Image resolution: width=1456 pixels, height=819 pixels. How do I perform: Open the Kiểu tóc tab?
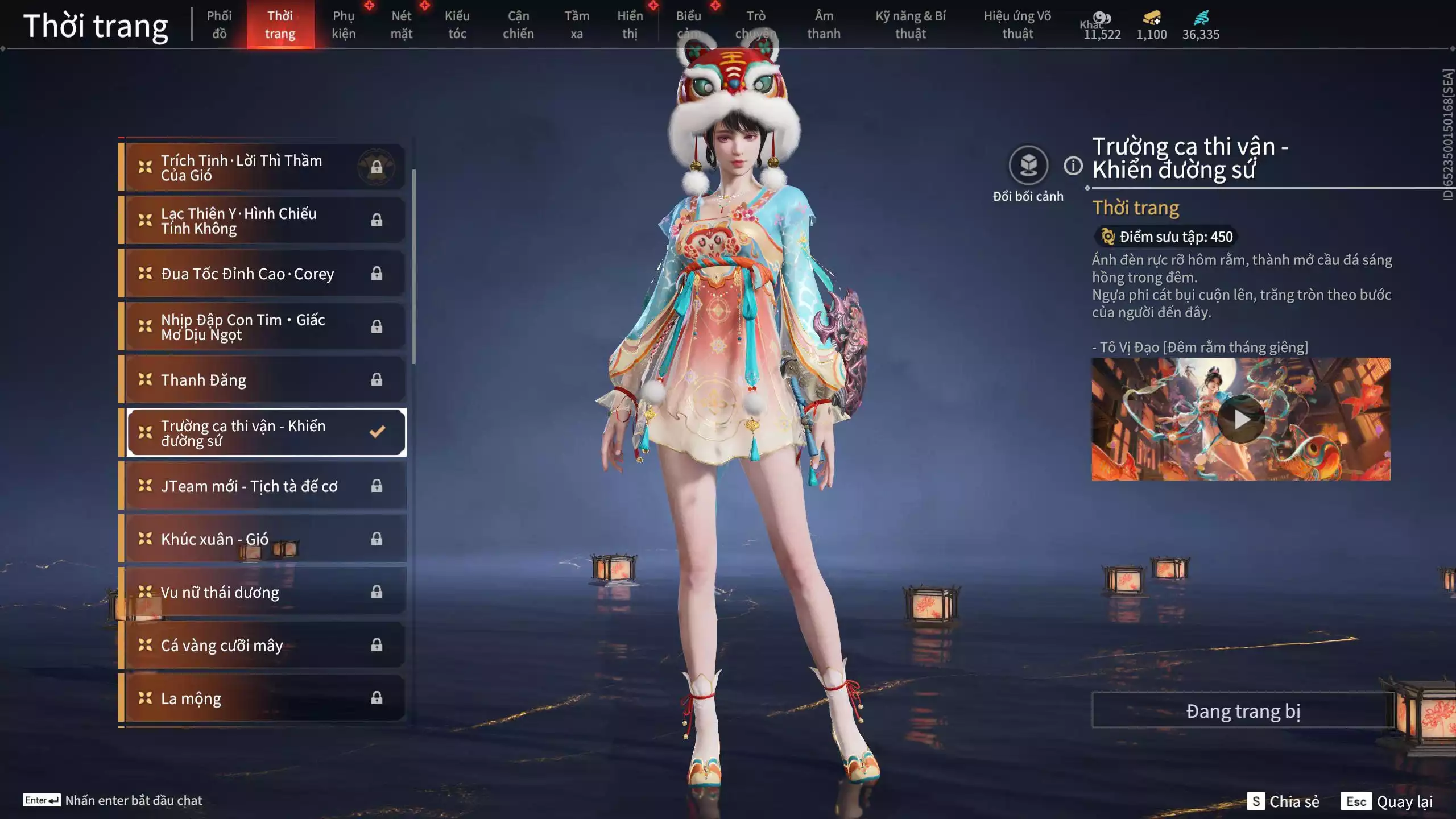pyautogui.click(x=457, y=24)
